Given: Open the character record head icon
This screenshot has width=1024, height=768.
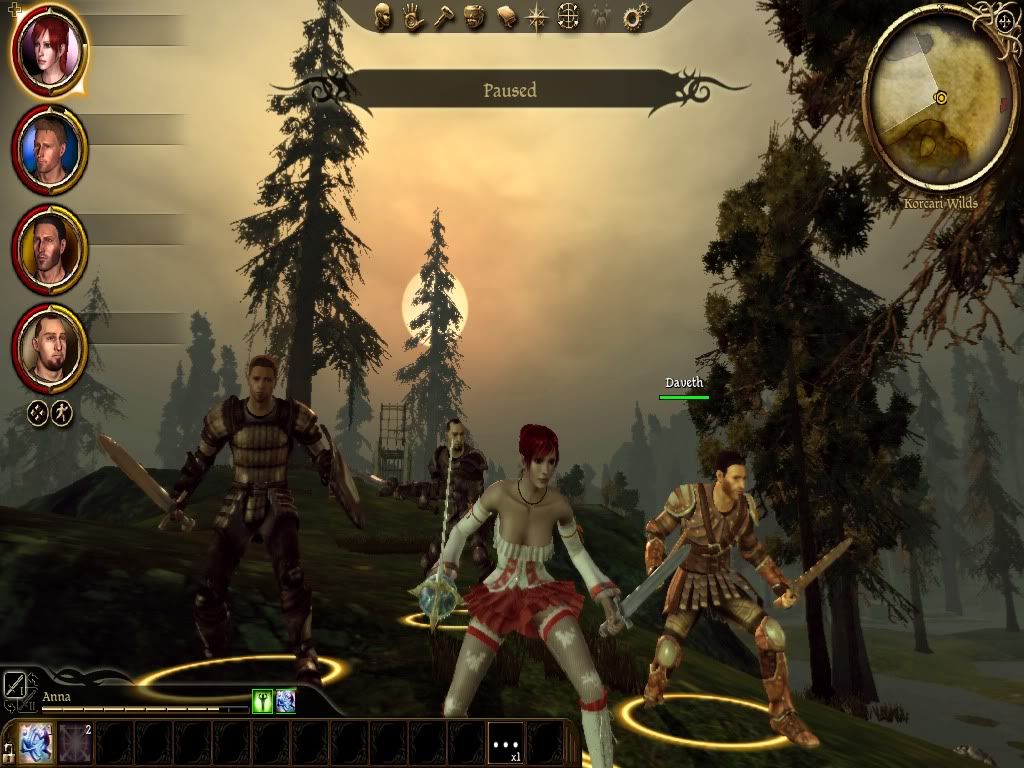Looking at the screenshot, I should tap(383, 16).
